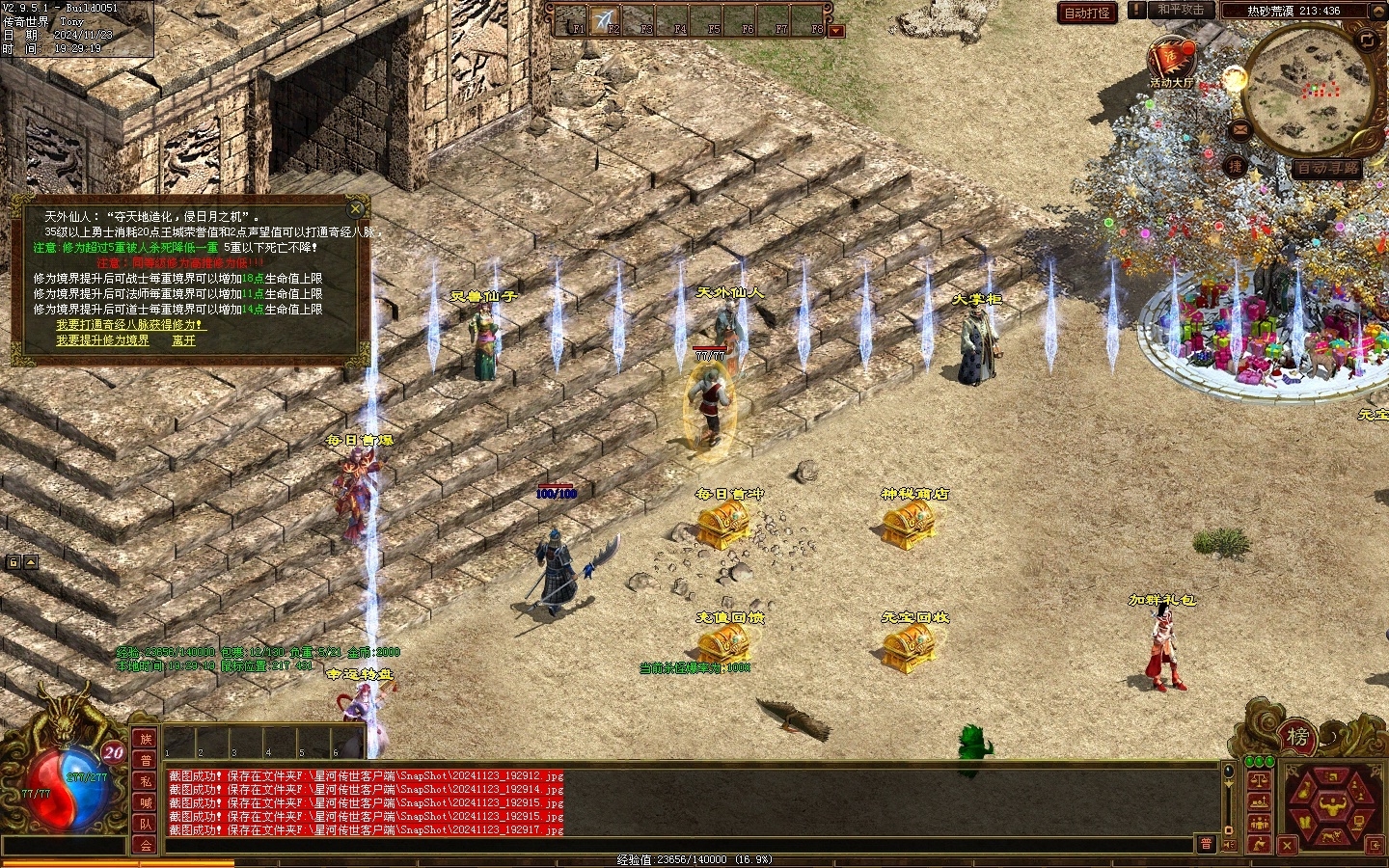The height and width of the screenshot is (868, 1389).
Task: Select the 私 private chat channel
Action: pos(146,781)
